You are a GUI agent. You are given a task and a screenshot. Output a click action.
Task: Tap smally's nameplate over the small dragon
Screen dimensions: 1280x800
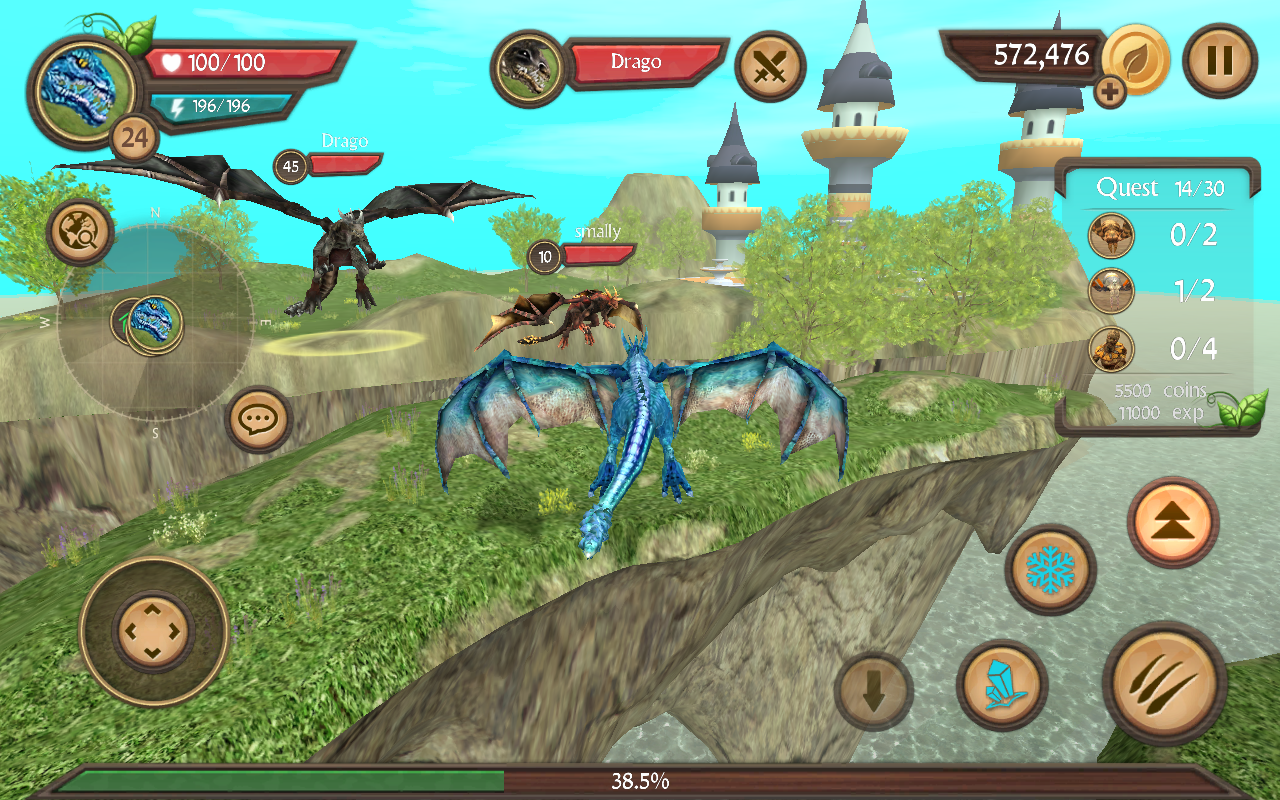(x=596, y=233)
